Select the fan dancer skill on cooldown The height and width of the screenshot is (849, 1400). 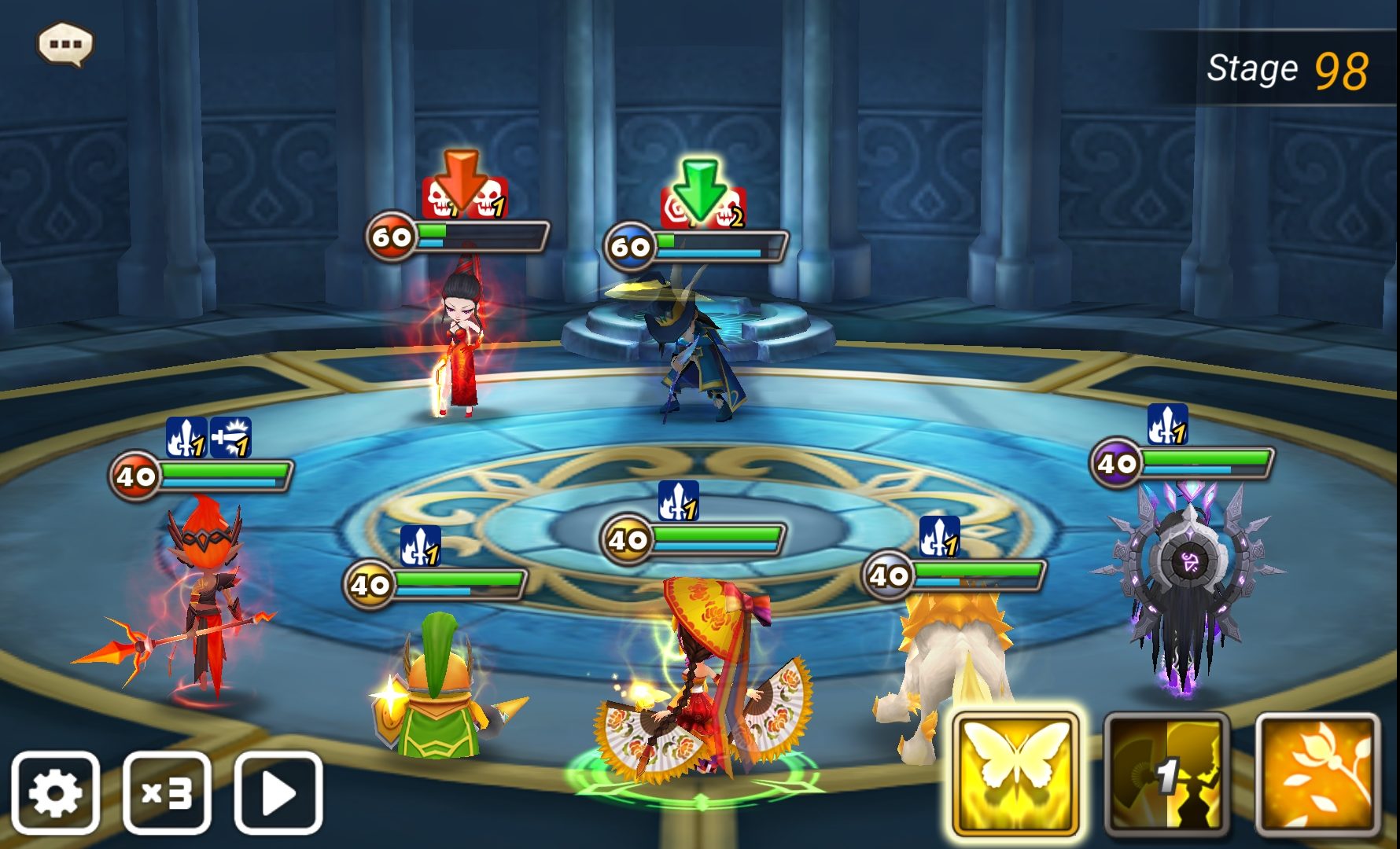[1166, 775]
